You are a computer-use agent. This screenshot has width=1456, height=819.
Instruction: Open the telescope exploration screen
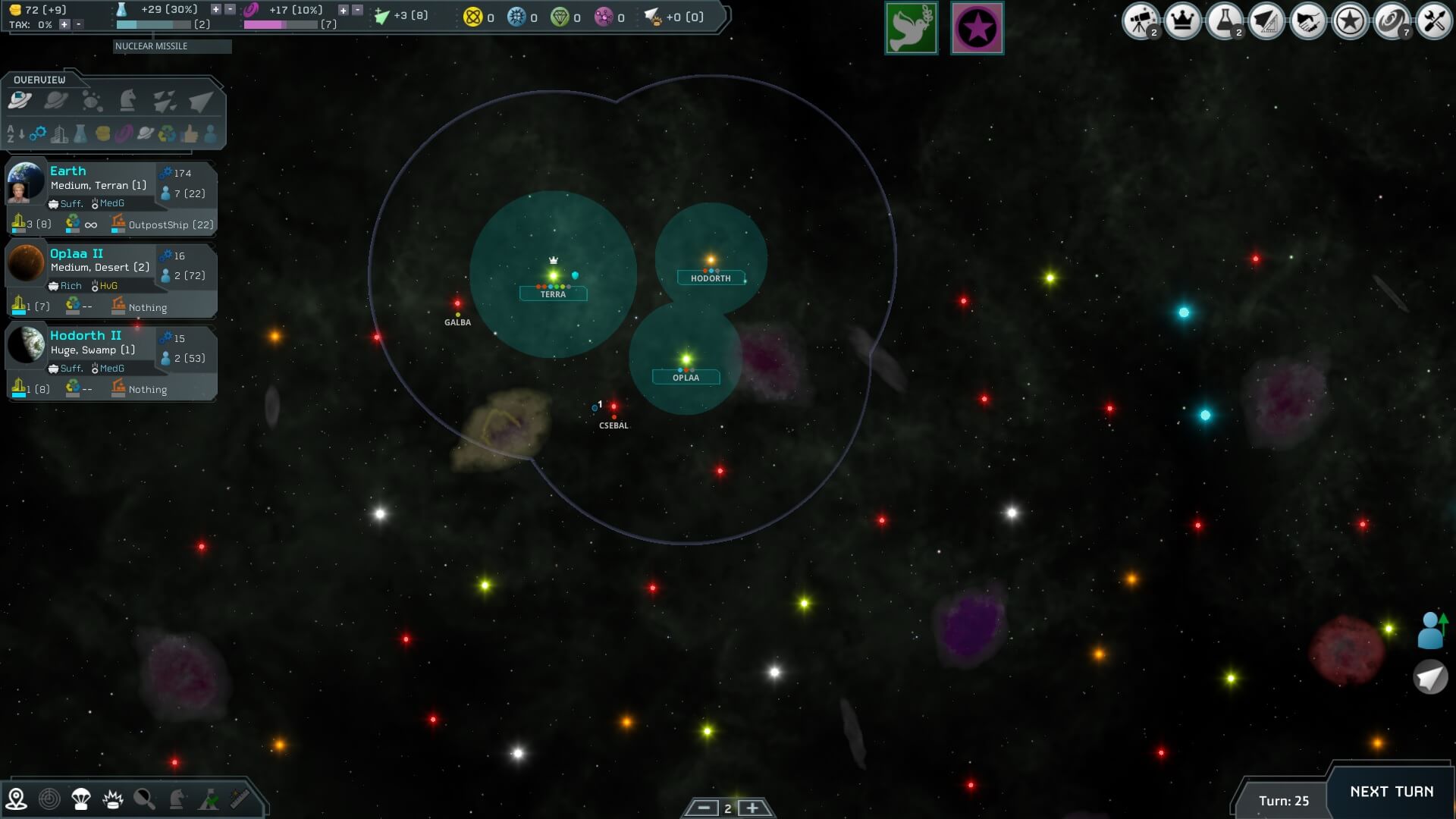point(1140,21)
